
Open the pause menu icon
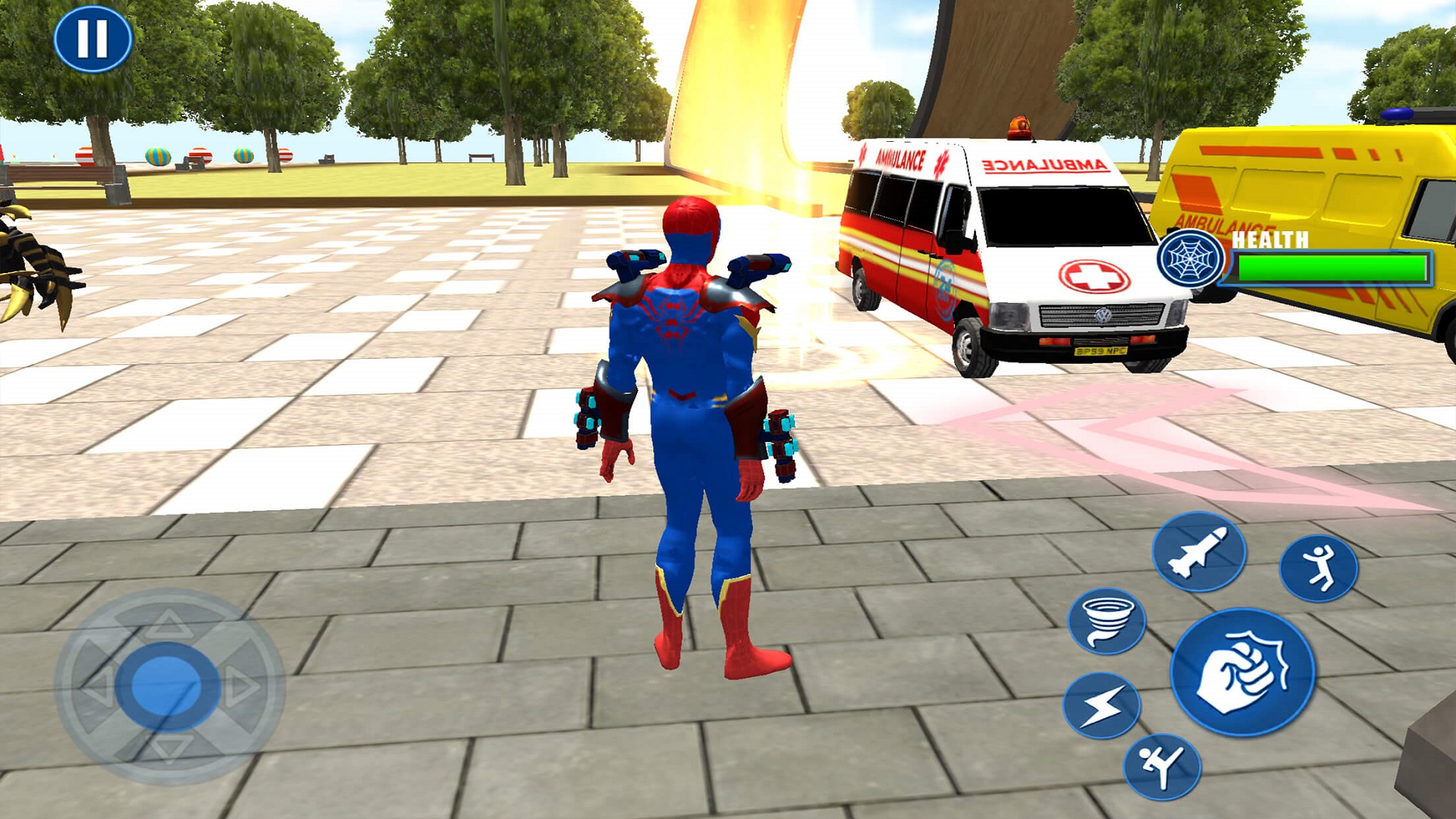click(x=93, y=39)
